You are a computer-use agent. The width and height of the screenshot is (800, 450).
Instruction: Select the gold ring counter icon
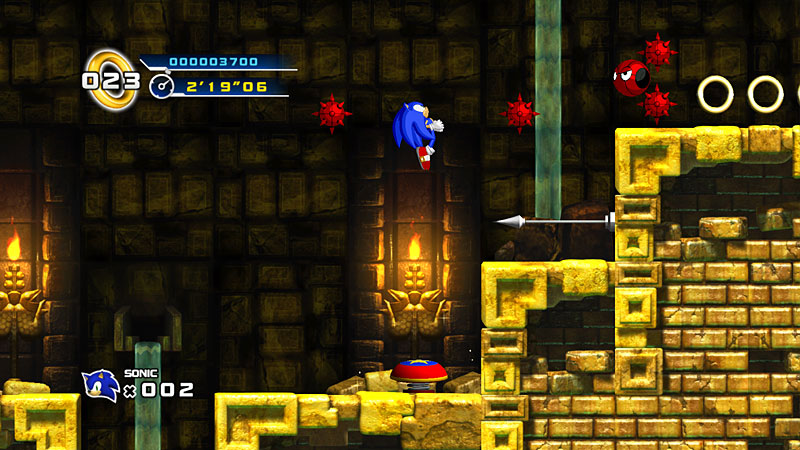(110, 79)
